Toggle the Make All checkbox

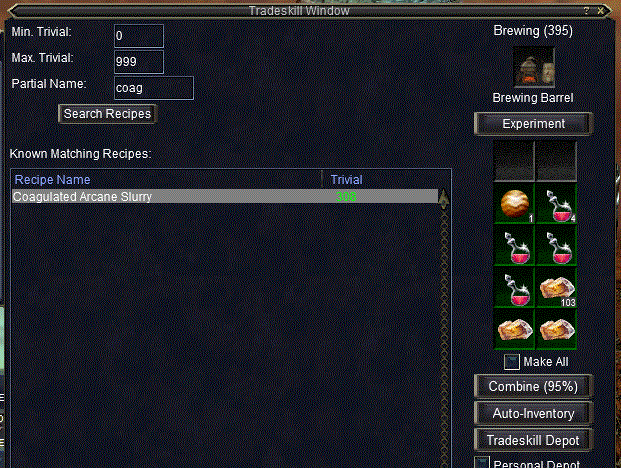point(511,362)
